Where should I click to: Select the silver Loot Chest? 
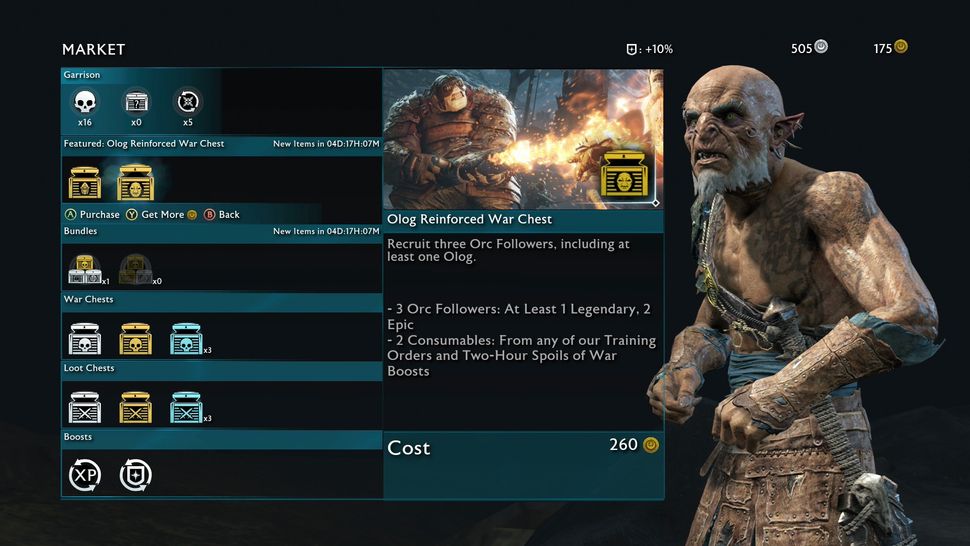tap(85, 407)
